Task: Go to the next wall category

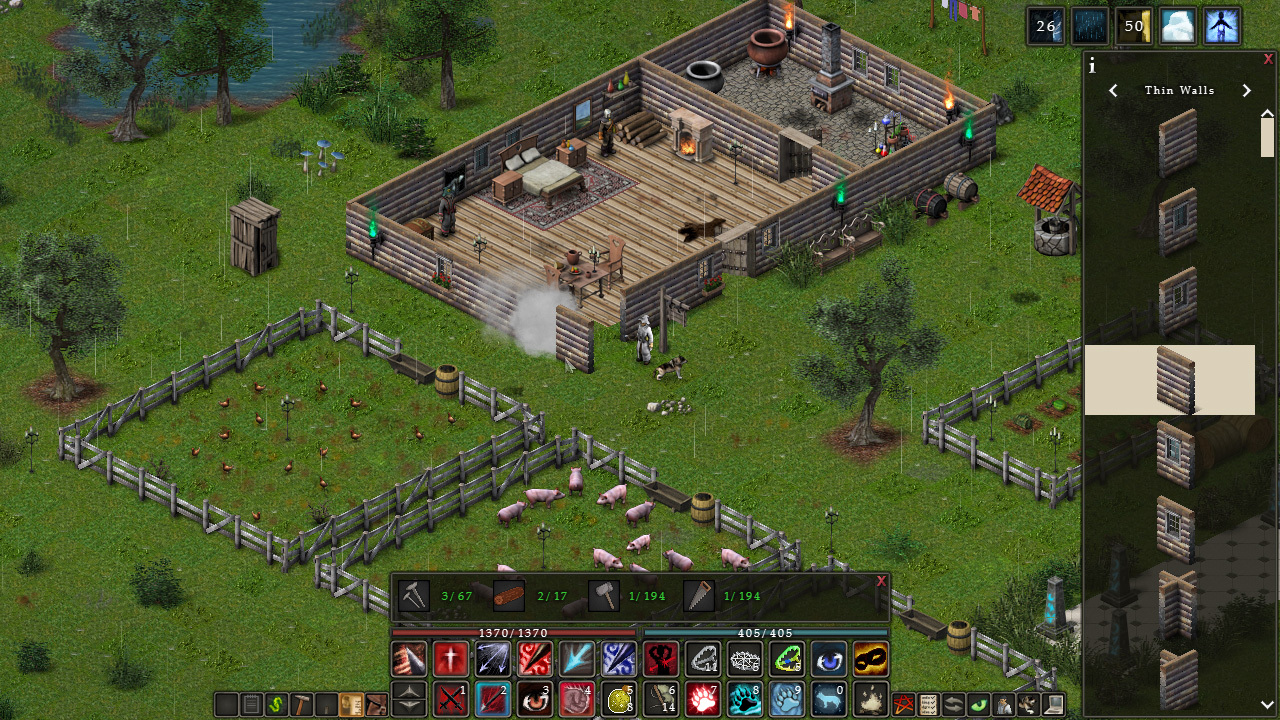Action: click(x=1246, y=91)
